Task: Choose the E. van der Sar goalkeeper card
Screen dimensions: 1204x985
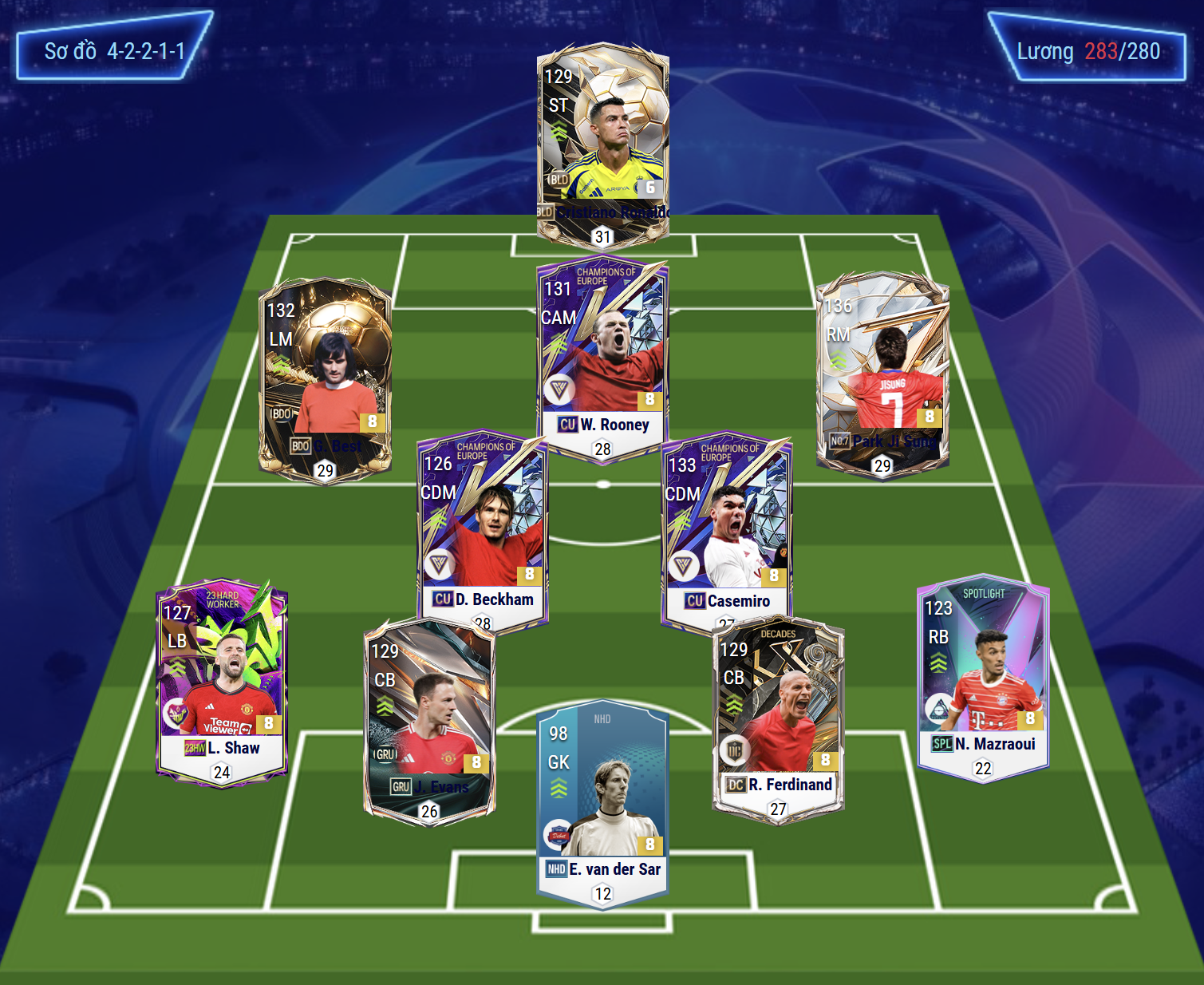Action: [602, 798]
